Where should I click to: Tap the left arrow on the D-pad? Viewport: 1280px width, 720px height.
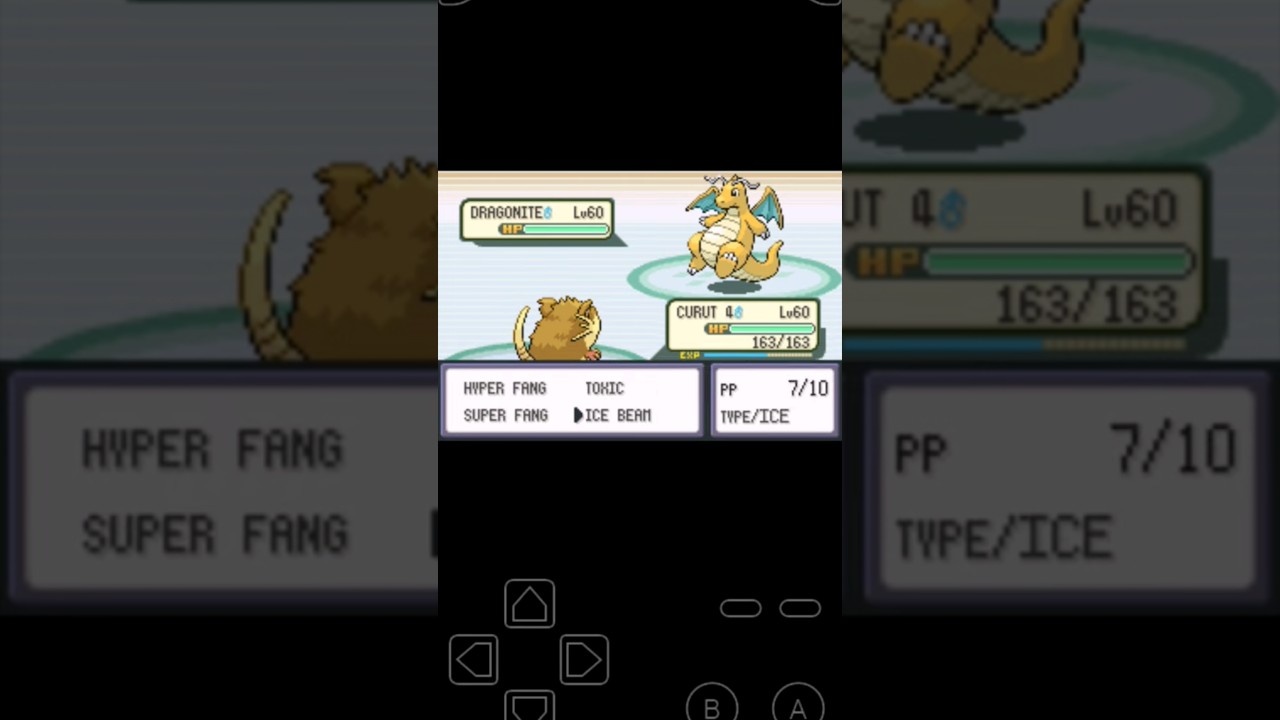(474, 658)
